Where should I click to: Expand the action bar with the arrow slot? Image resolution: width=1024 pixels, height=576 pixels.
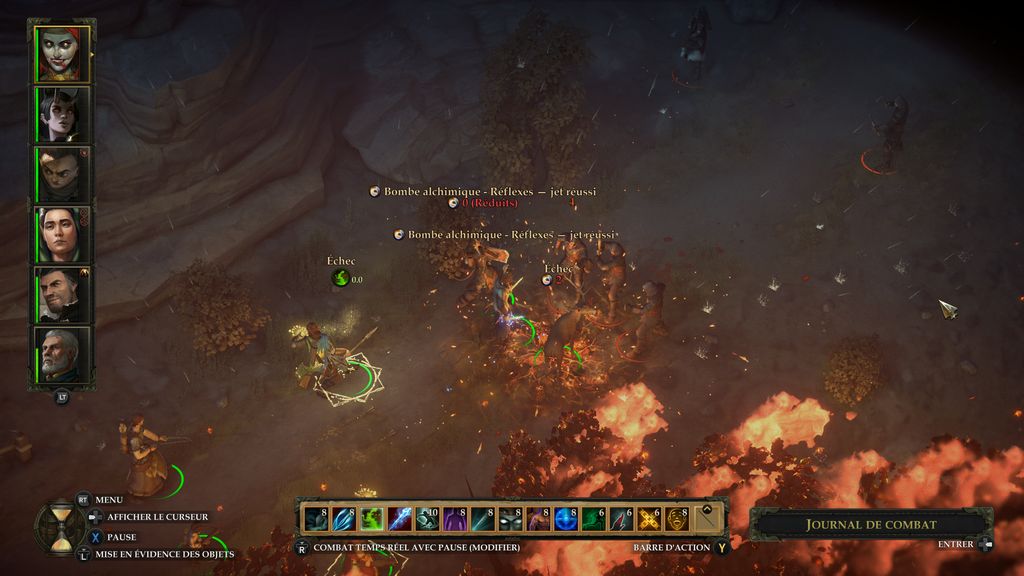(x=708, y=519)
